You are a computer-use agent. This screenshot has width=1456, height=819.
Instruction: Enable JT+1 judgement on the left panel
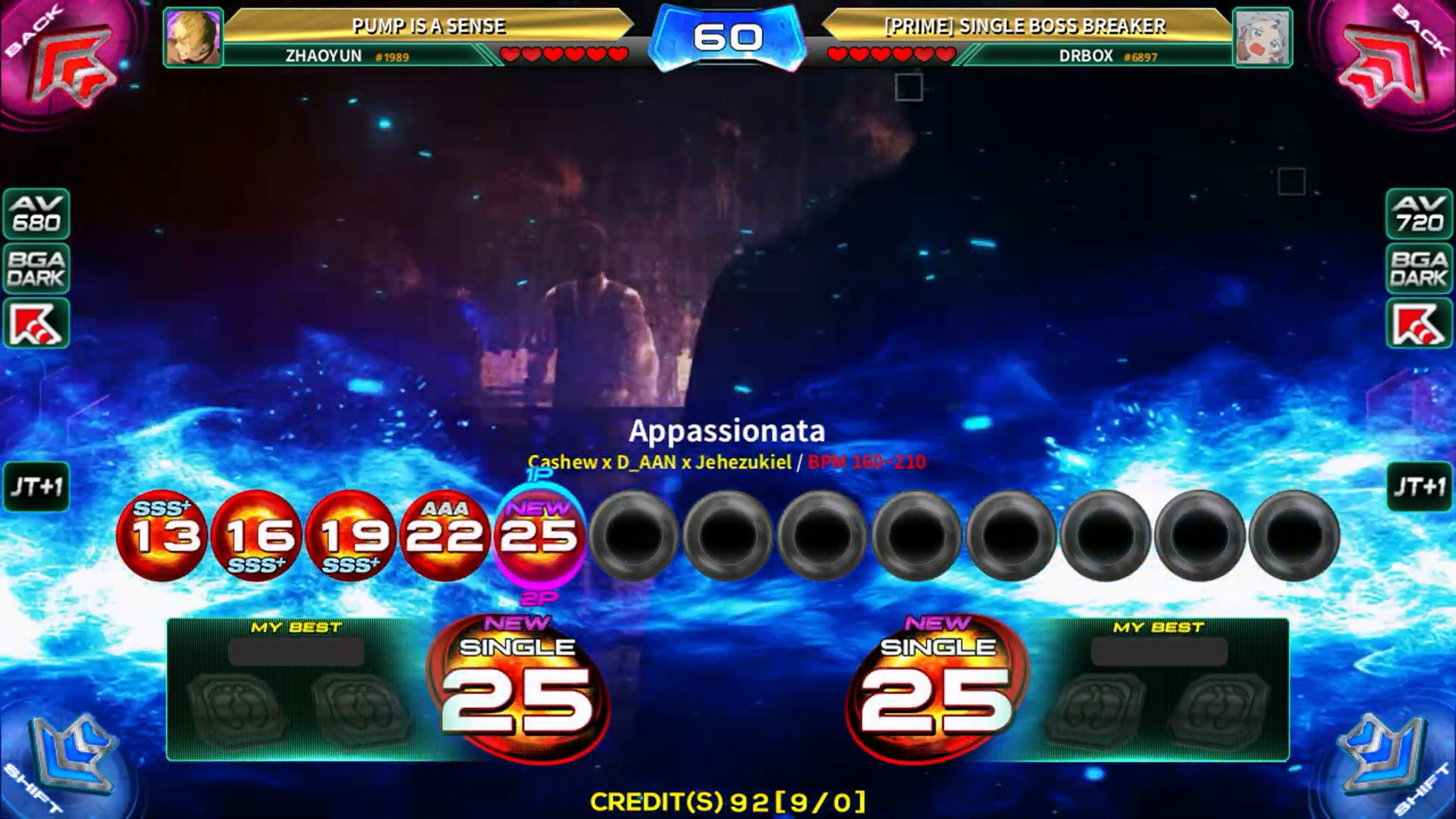tap(36, 488)
